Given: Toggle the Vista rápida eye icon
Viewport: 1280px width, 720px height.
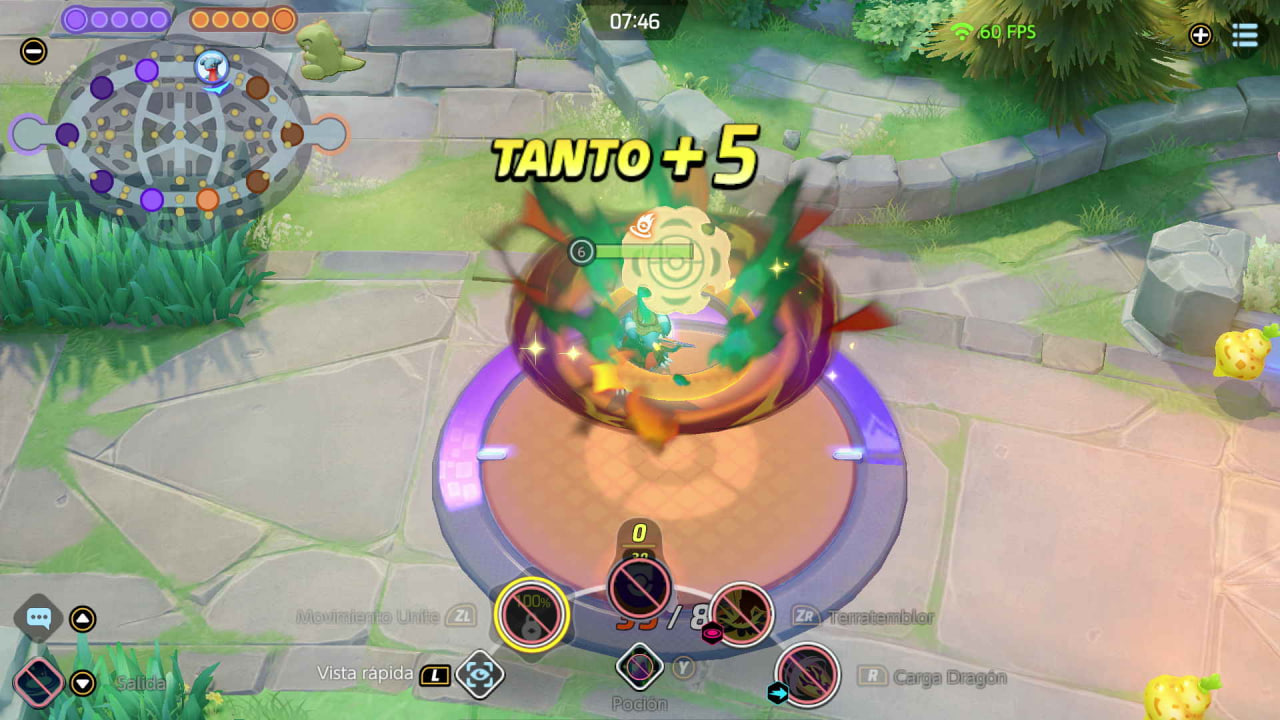Looking at the screenshot, I should (479, 675).
